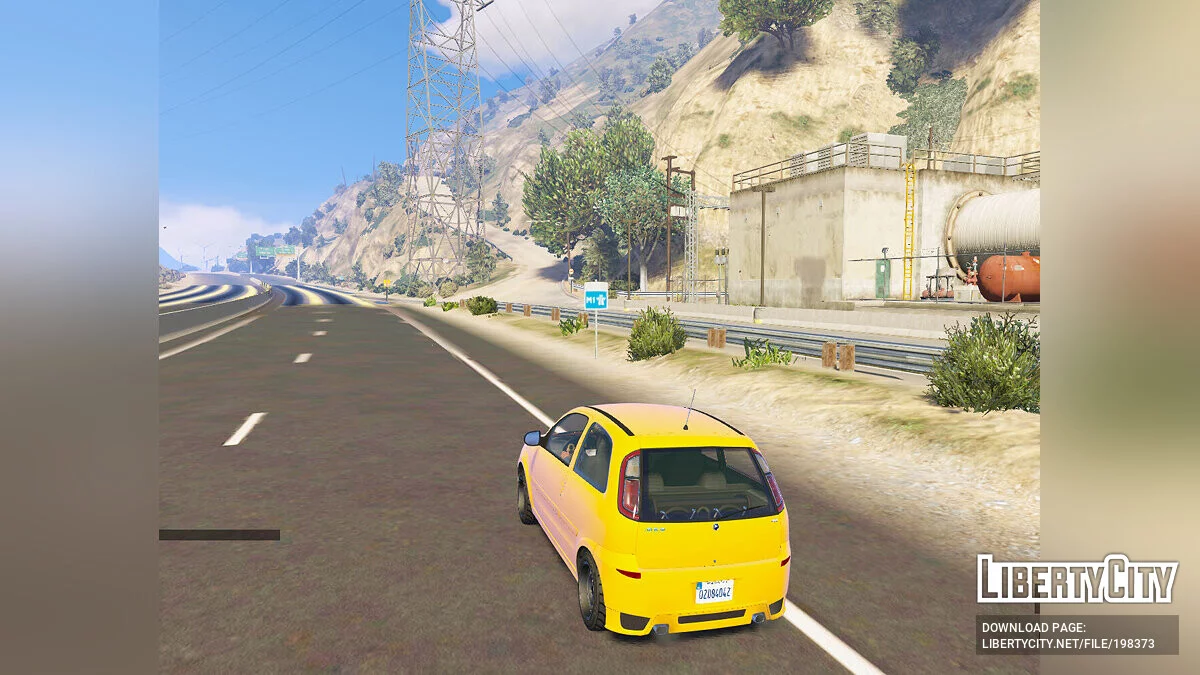The height and width of the screenshot is (675, 1200).
Task: Open the libertycity.net download page link
Action: click(1068, 644)
